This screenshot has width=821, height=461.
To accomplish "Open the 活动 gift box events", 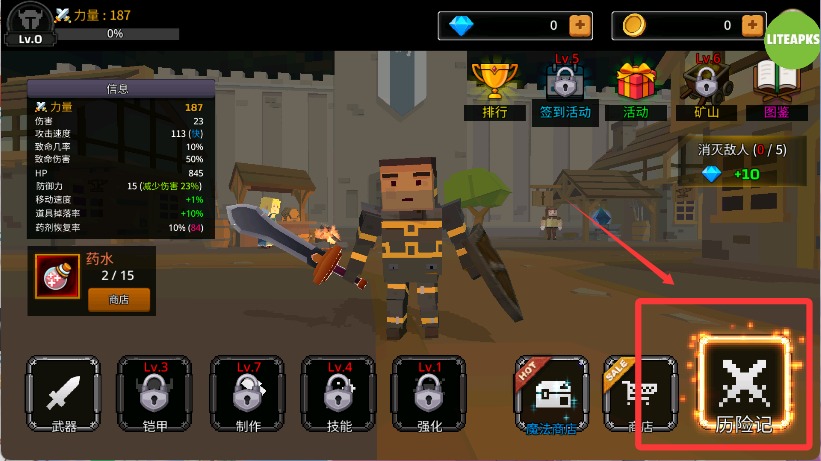I will (635, 88).
